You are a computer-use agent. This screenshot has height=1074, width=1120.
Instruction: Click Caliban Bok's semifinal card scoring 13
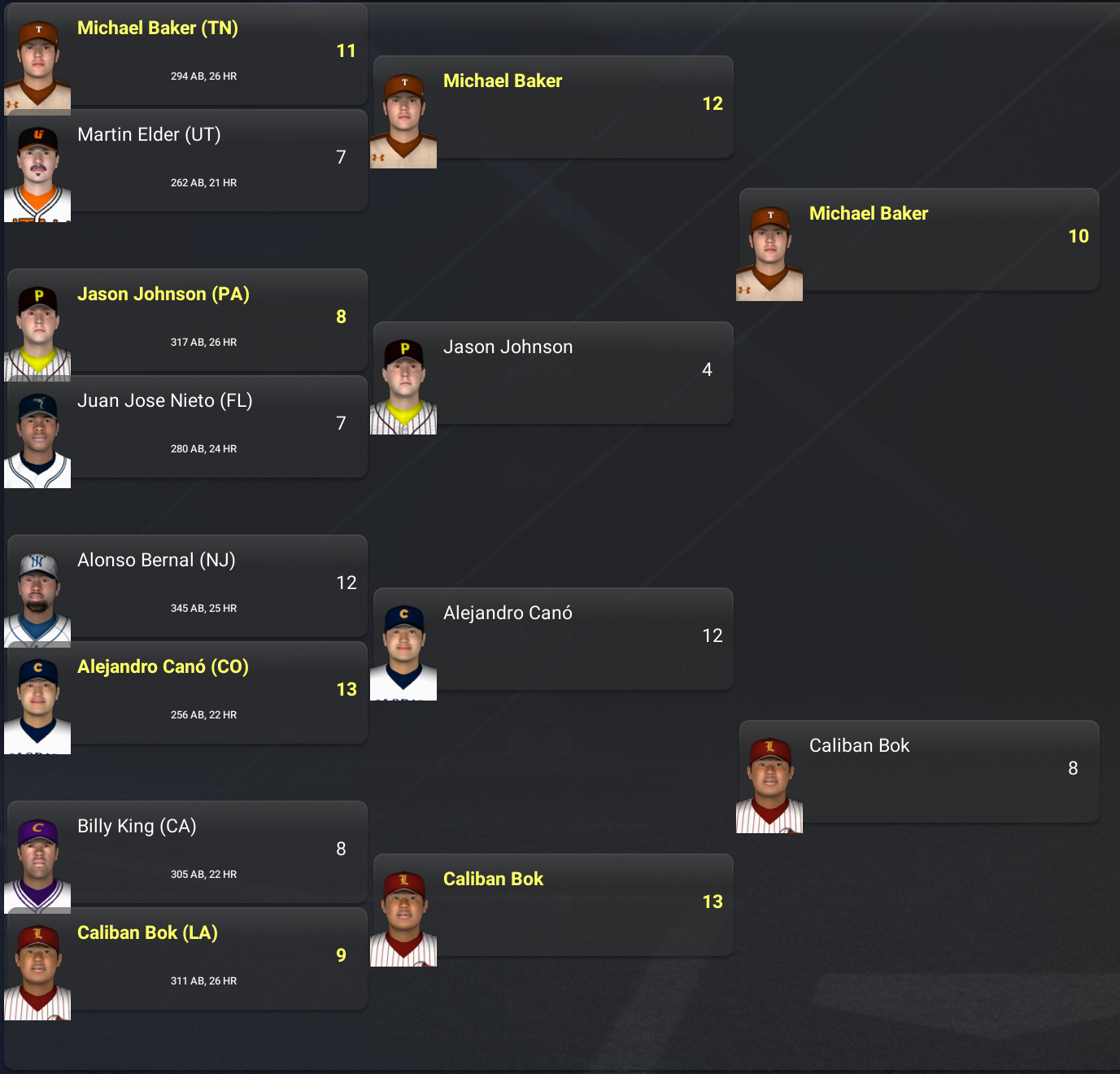(x=553, y=905)
